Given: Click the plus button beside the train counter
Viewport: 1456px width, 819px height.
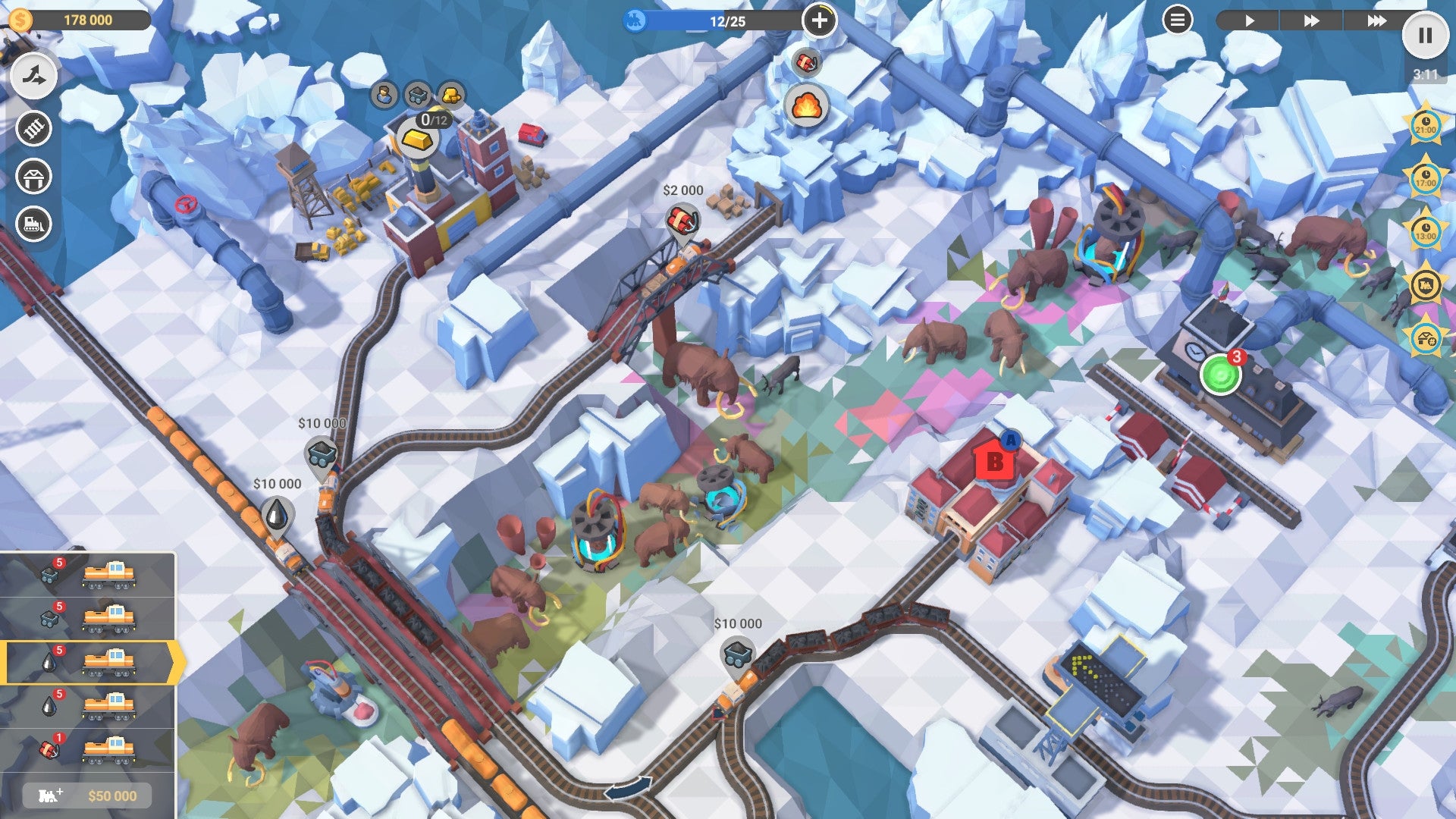Looking at the screenshot, I should pyautogui.click(x=821, y=21).
